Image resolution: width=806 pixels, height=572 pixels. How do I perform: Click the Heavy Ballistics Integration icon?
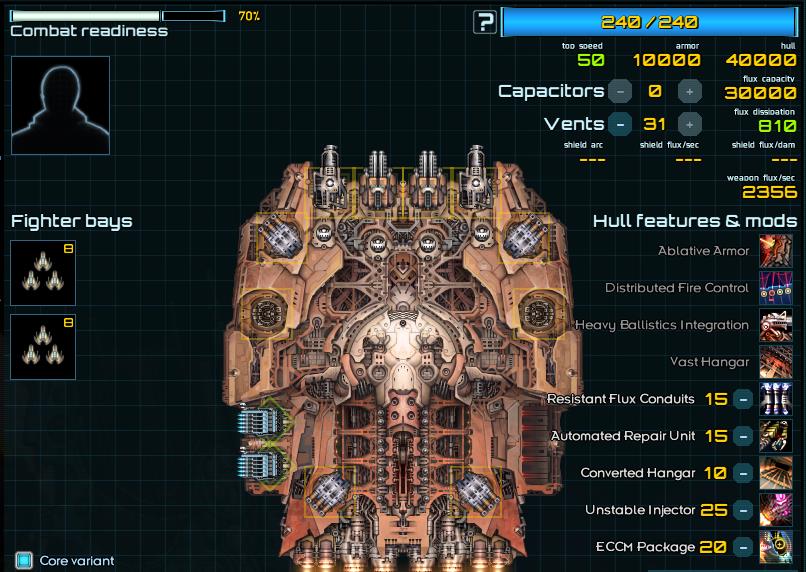777,325
